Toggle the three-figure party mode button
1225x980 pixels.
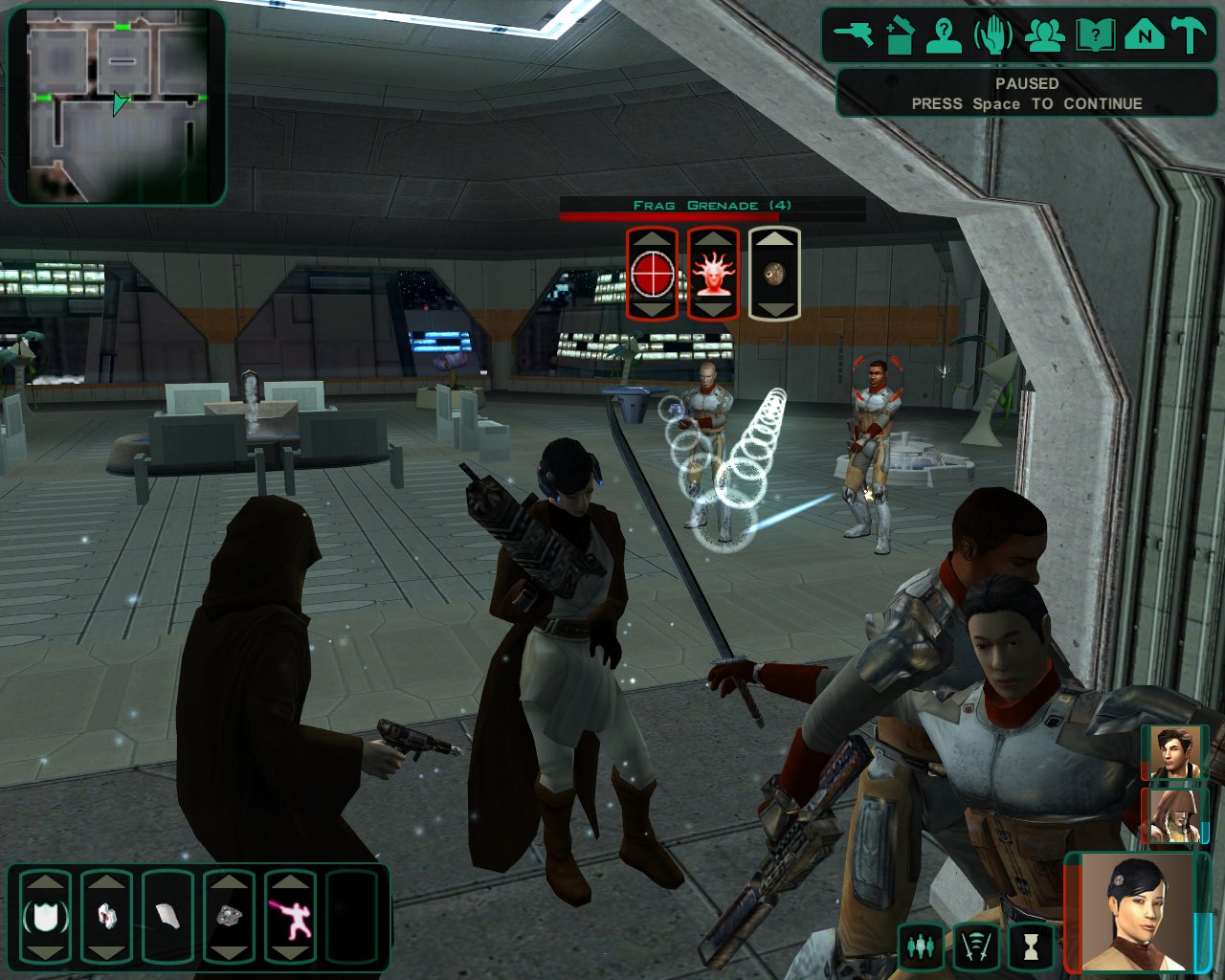pos(921,946)
